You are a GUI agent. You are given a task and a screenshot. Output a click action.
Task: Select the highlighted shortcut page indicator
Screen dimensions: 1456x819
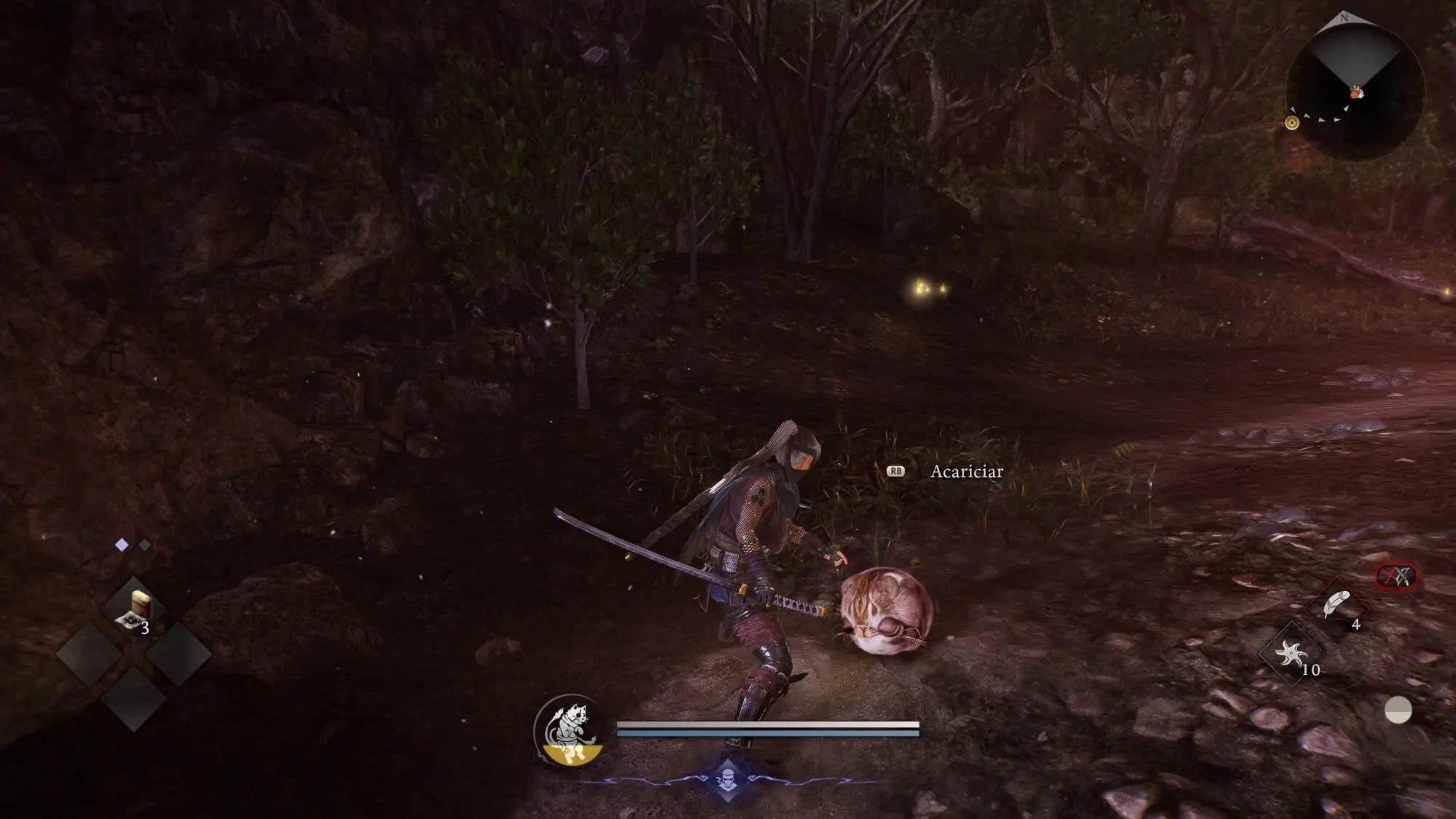(122, 545)
